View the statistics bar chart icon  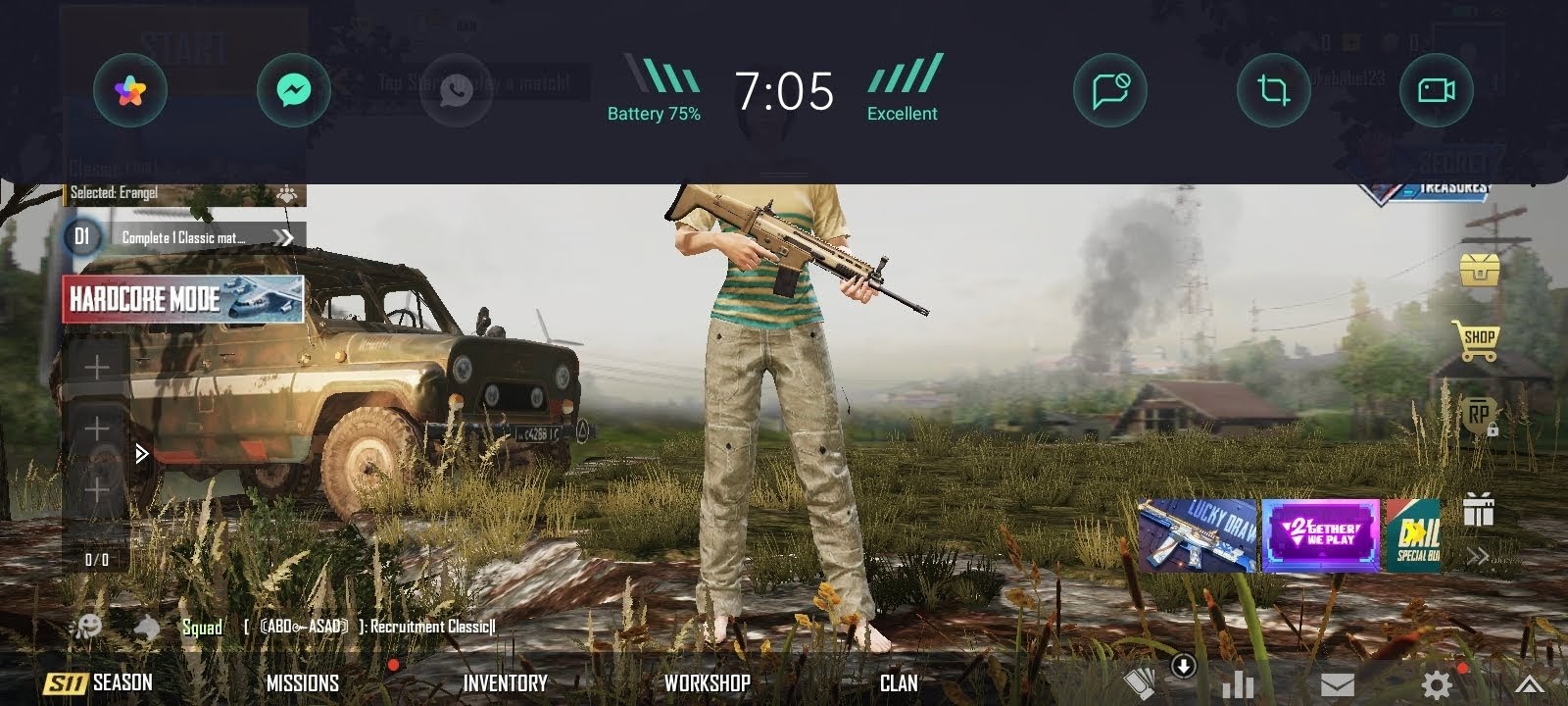point(1239,684)
